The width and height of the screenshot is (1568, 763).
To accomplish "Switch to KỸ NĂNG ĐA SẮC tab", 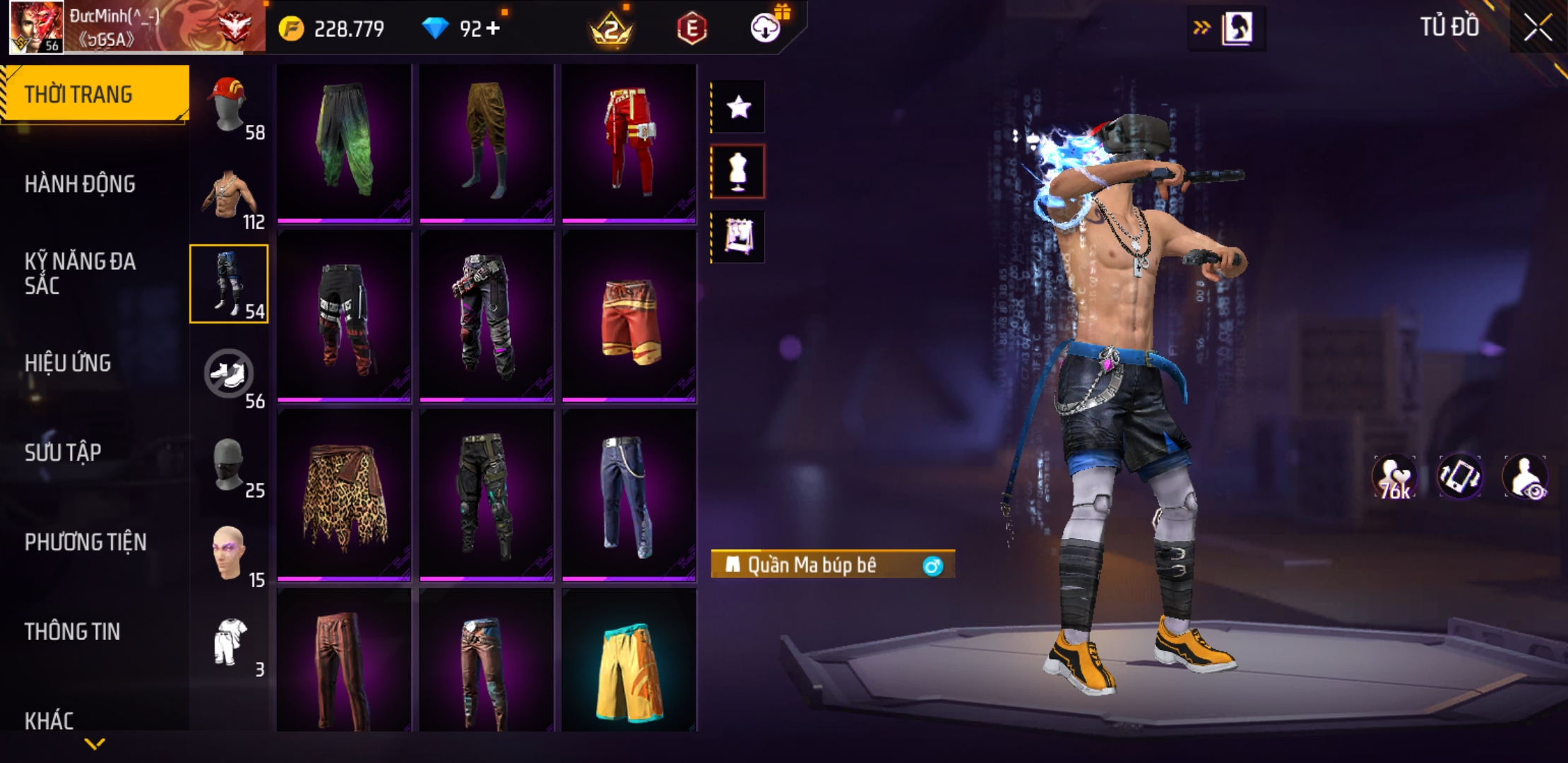I will tap(80, 273).
